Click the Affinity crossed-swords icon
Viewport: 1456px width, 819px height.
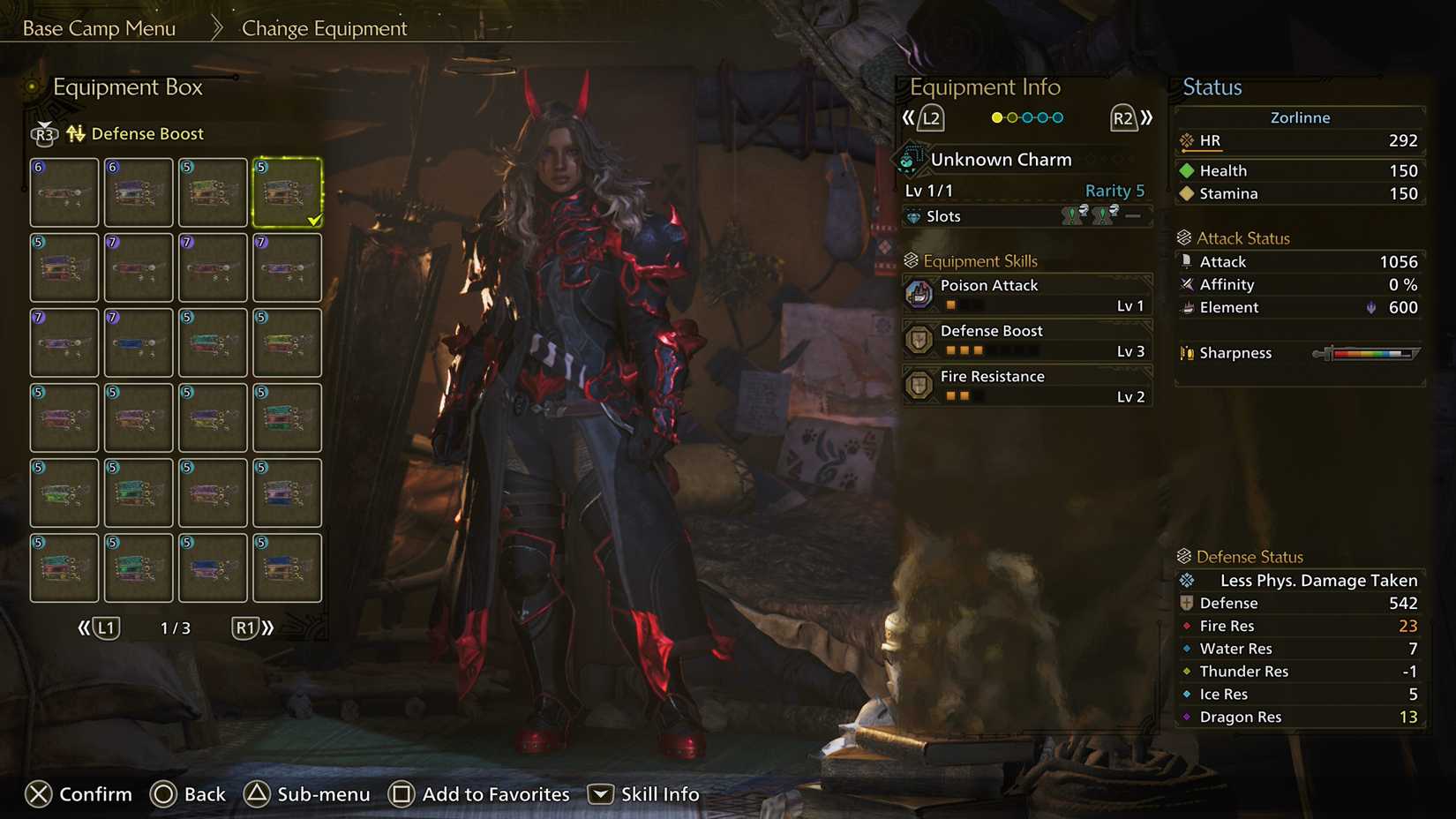[x=1189, y=284]
